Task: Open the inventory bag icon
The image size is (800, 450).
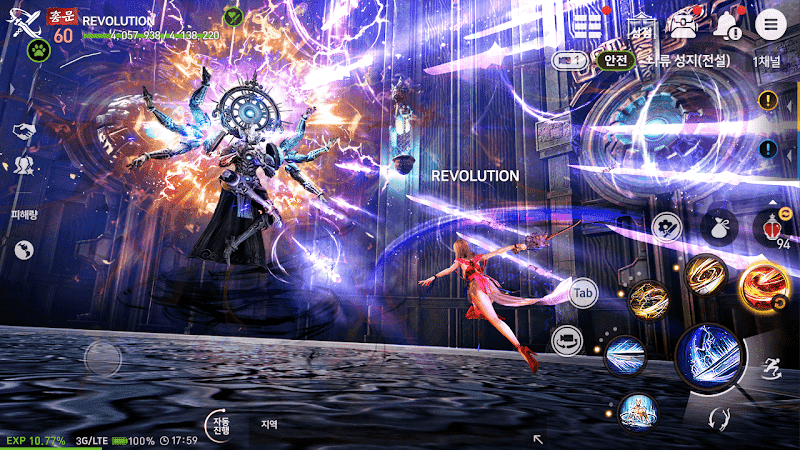Action: [x=718, y=227]
